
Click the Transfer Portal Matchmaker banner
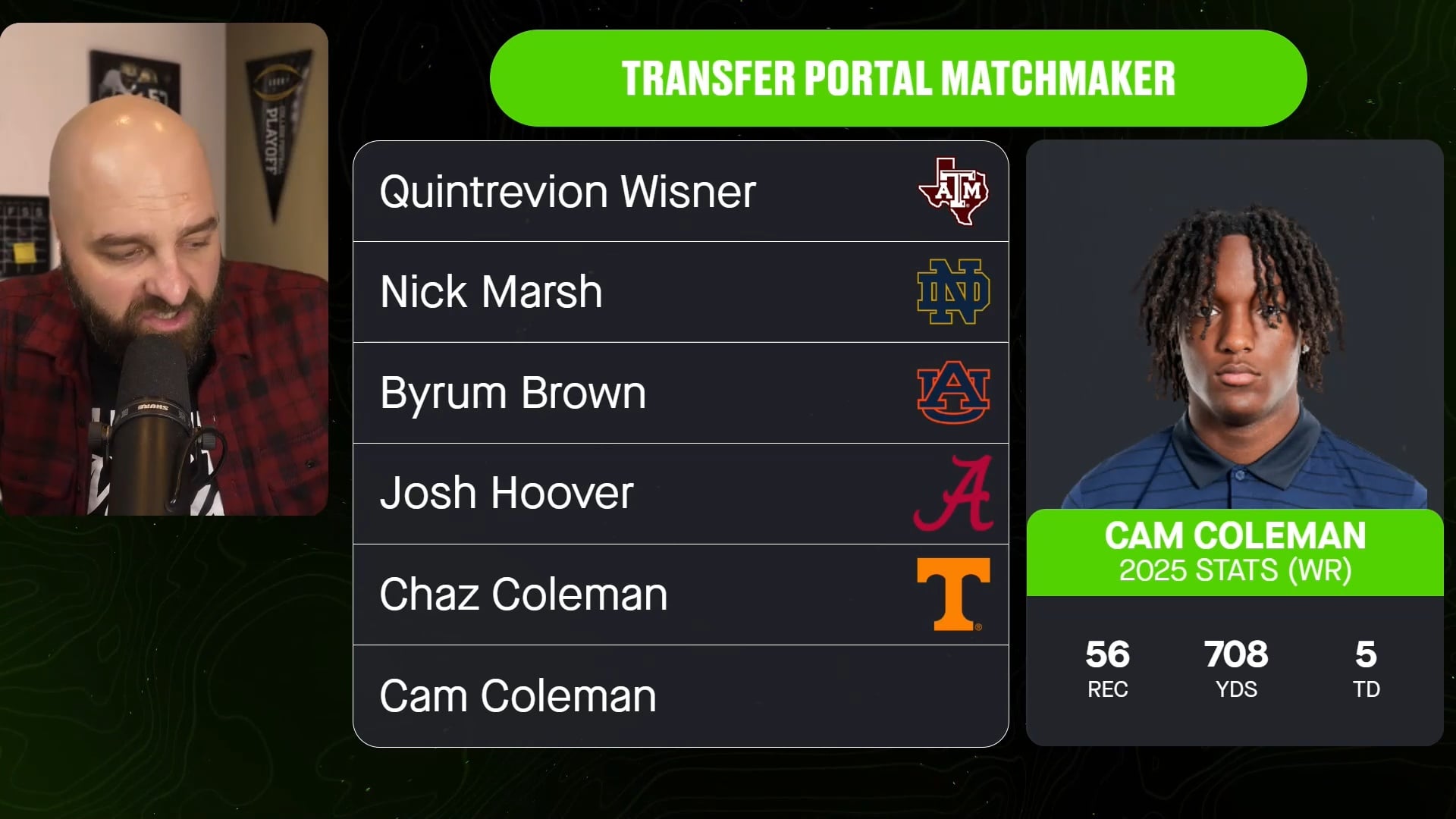click(898, 78)
